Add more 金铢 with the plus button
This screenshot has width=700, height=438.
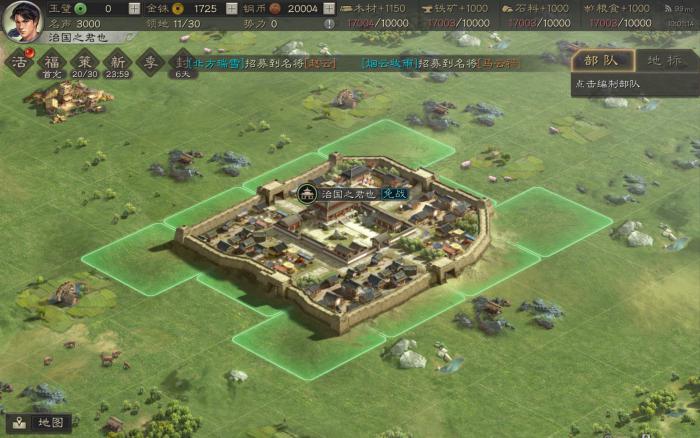coord(232,8)
